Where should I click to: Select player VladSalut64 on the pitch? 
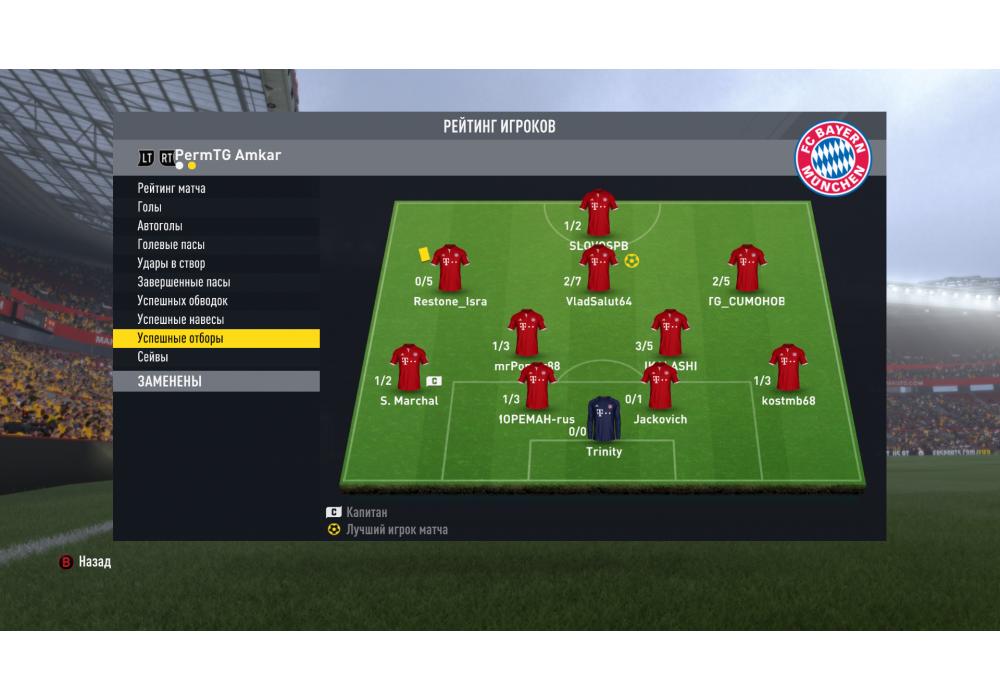click(598, 268)
